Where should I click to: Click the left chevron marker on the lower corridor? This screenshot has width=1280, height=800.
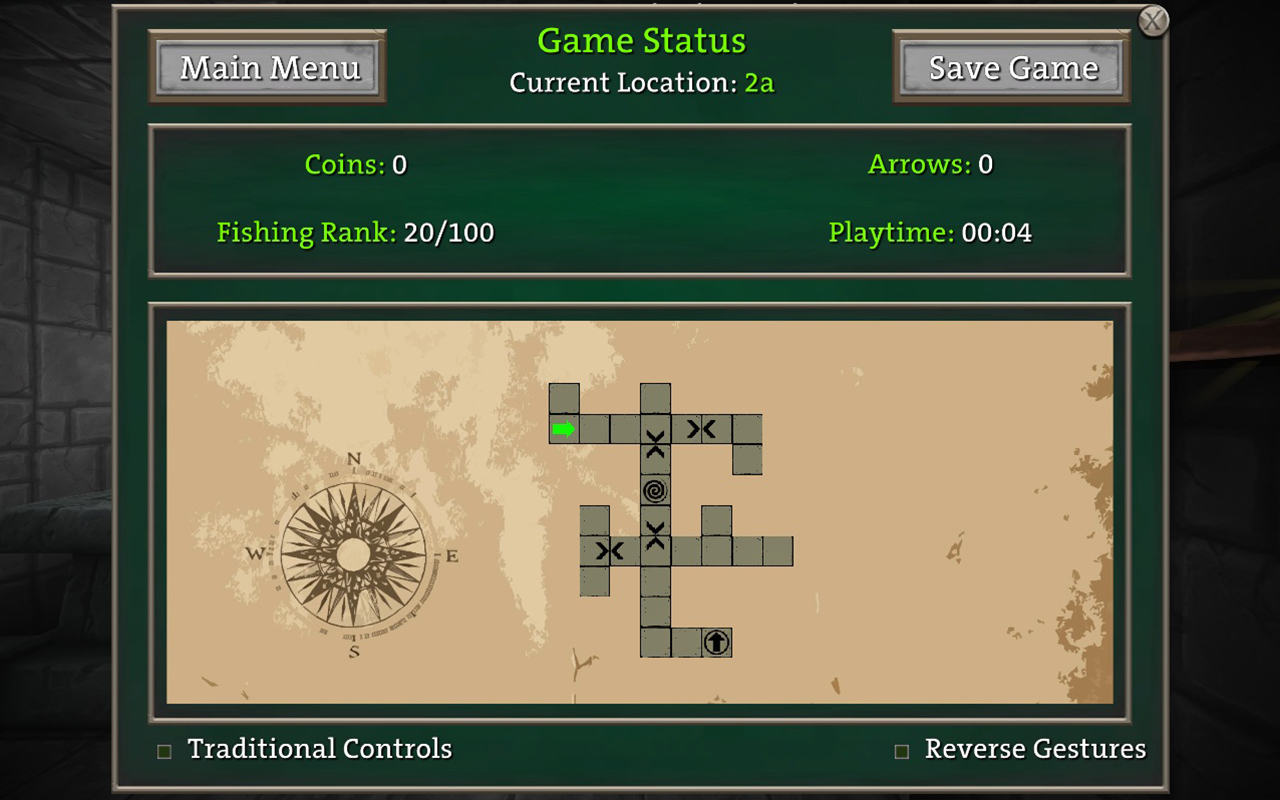point(610,549)
